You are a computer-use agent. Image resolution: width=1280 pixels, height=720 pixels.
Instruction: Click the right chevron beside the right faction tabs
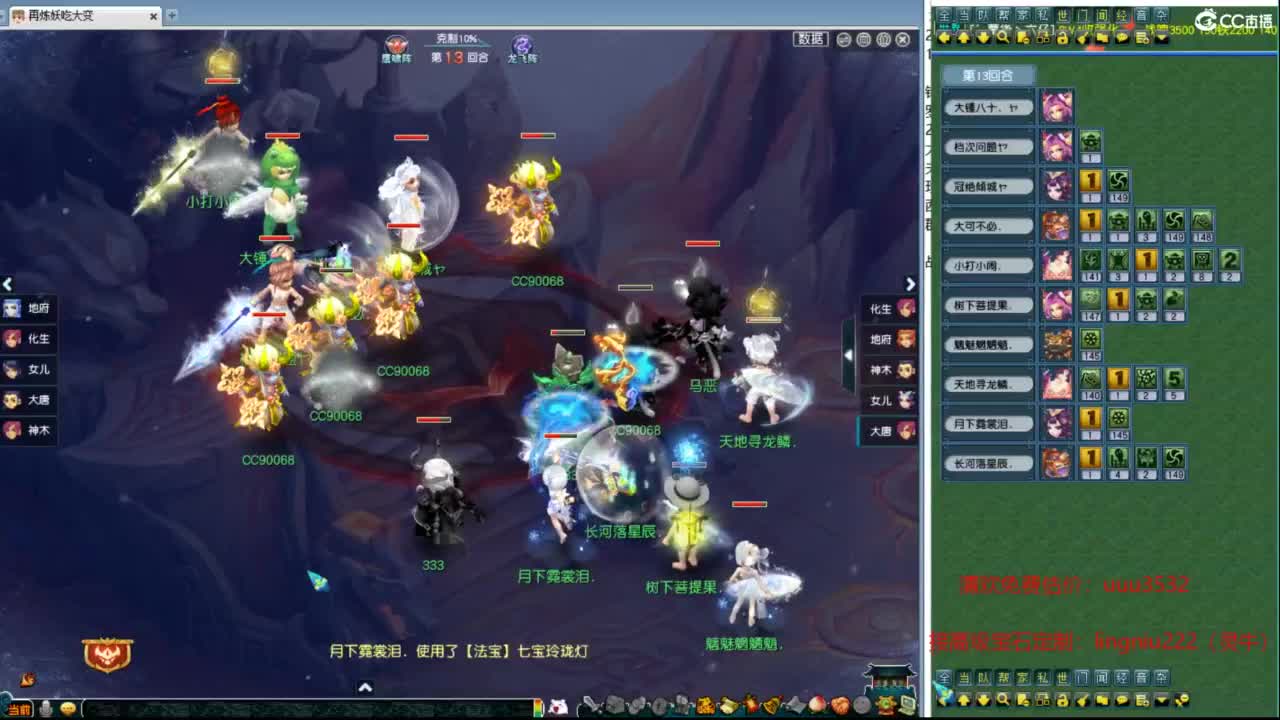click(910, 284)
